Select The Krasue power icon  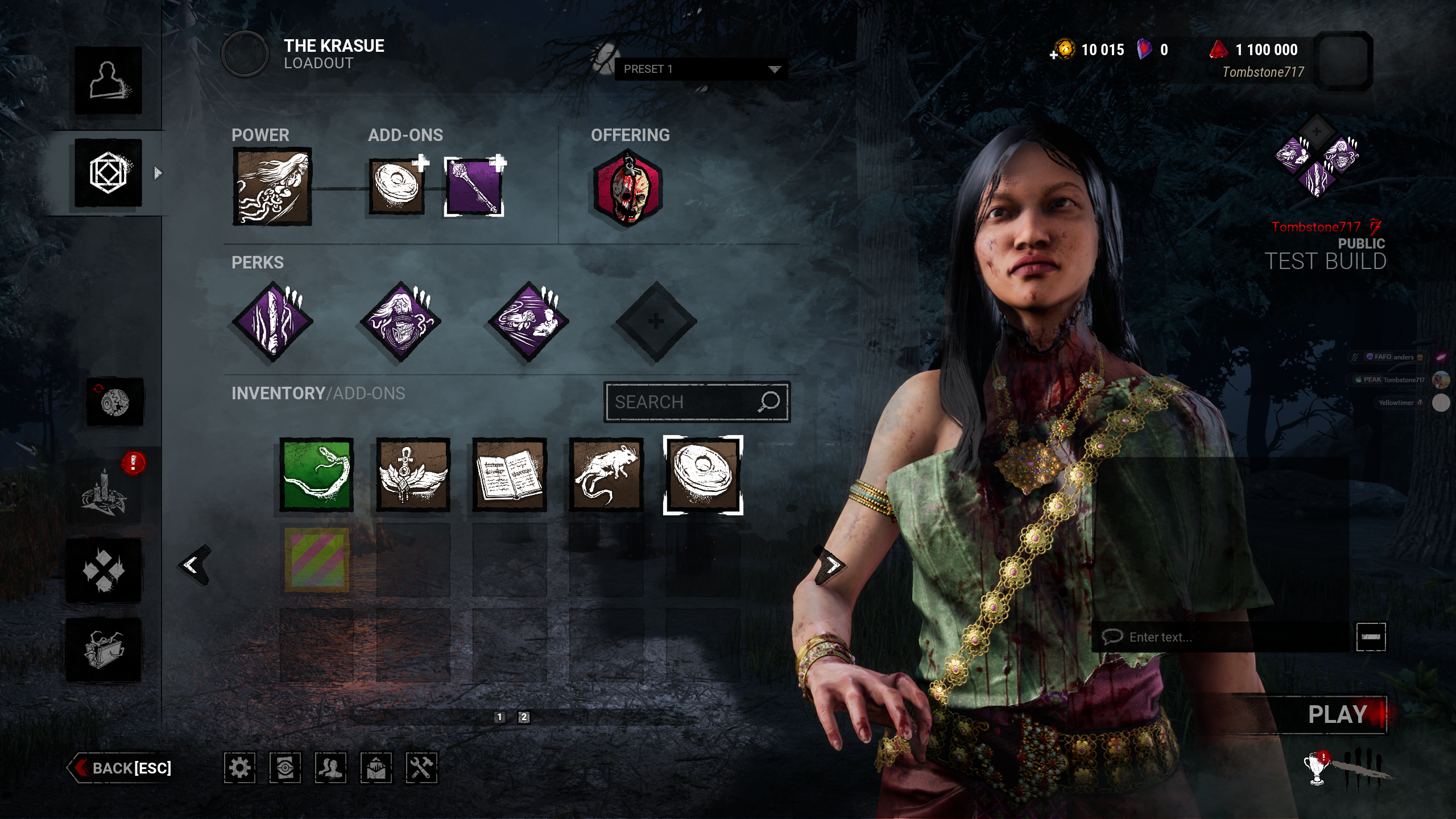(272, 187)
